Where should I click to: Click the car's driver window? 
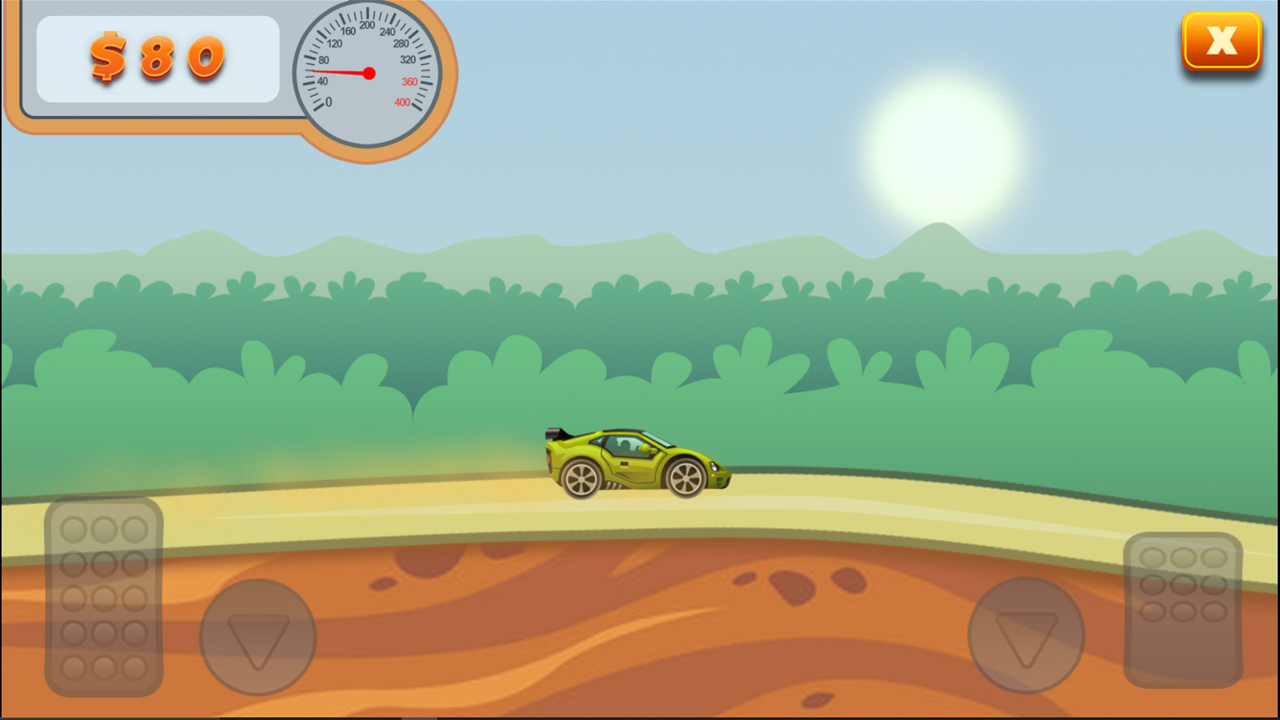coord(627,444)
